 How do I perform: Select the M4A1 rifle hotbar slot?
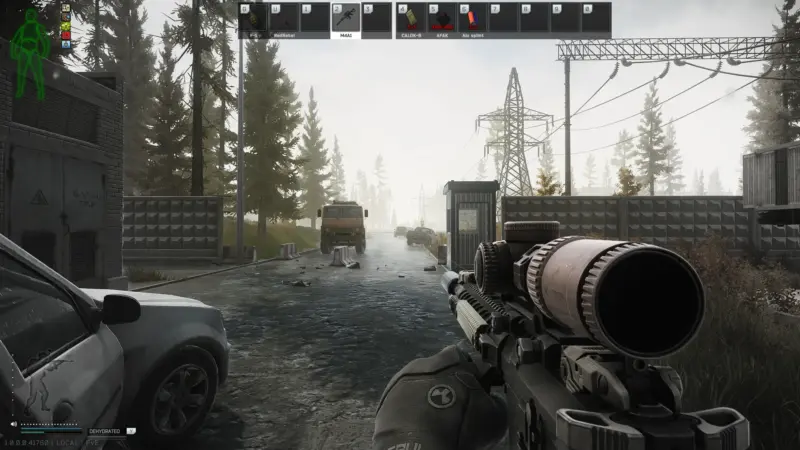(x=345, y=20)
